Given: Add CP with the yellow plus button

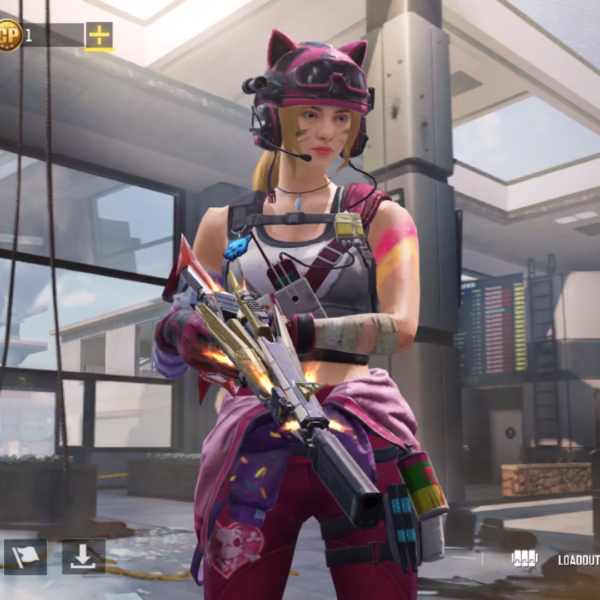Looking at the screenshot, I should pyautogui.click(x=99, y=36).
